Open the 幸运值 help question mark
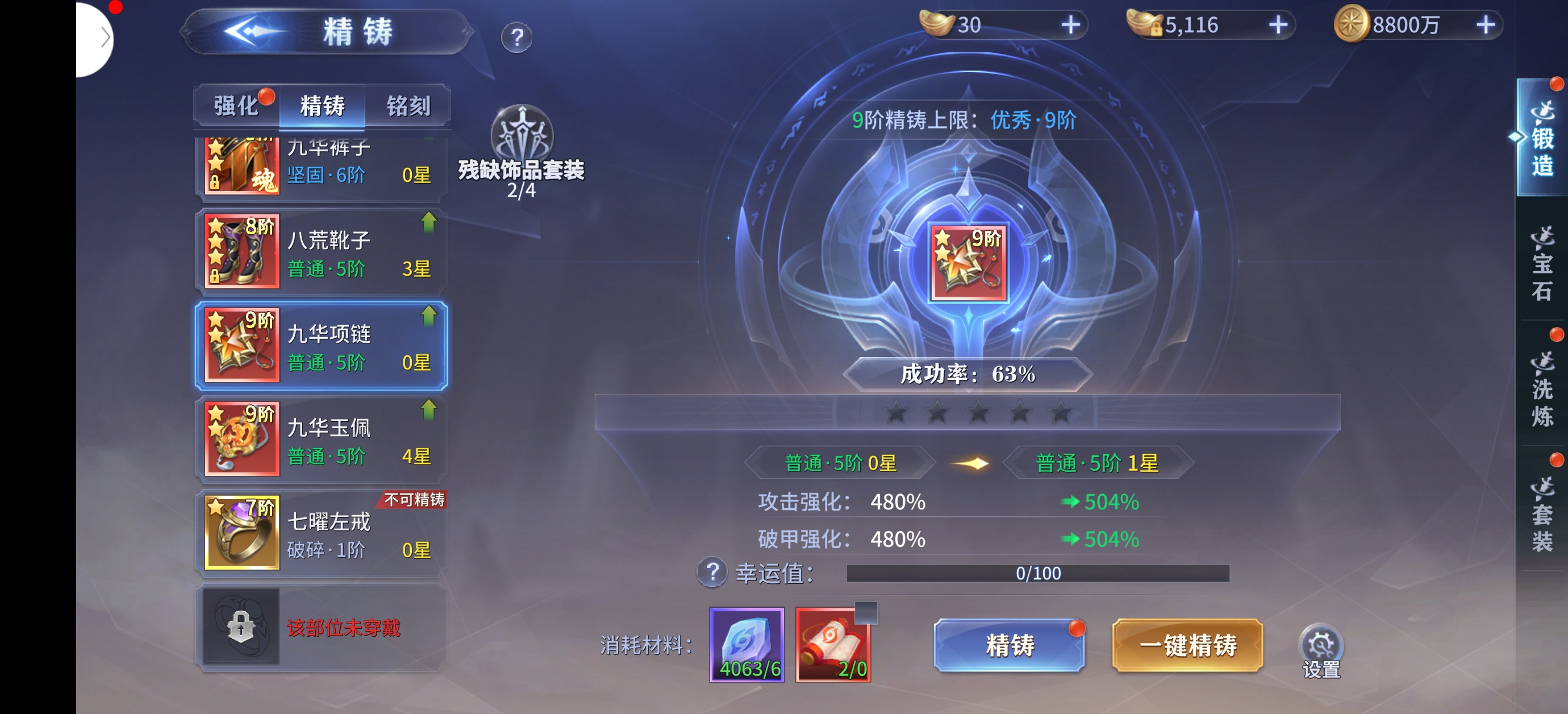The width and height of the screenshot is (1568, 714). pos(711,572)
